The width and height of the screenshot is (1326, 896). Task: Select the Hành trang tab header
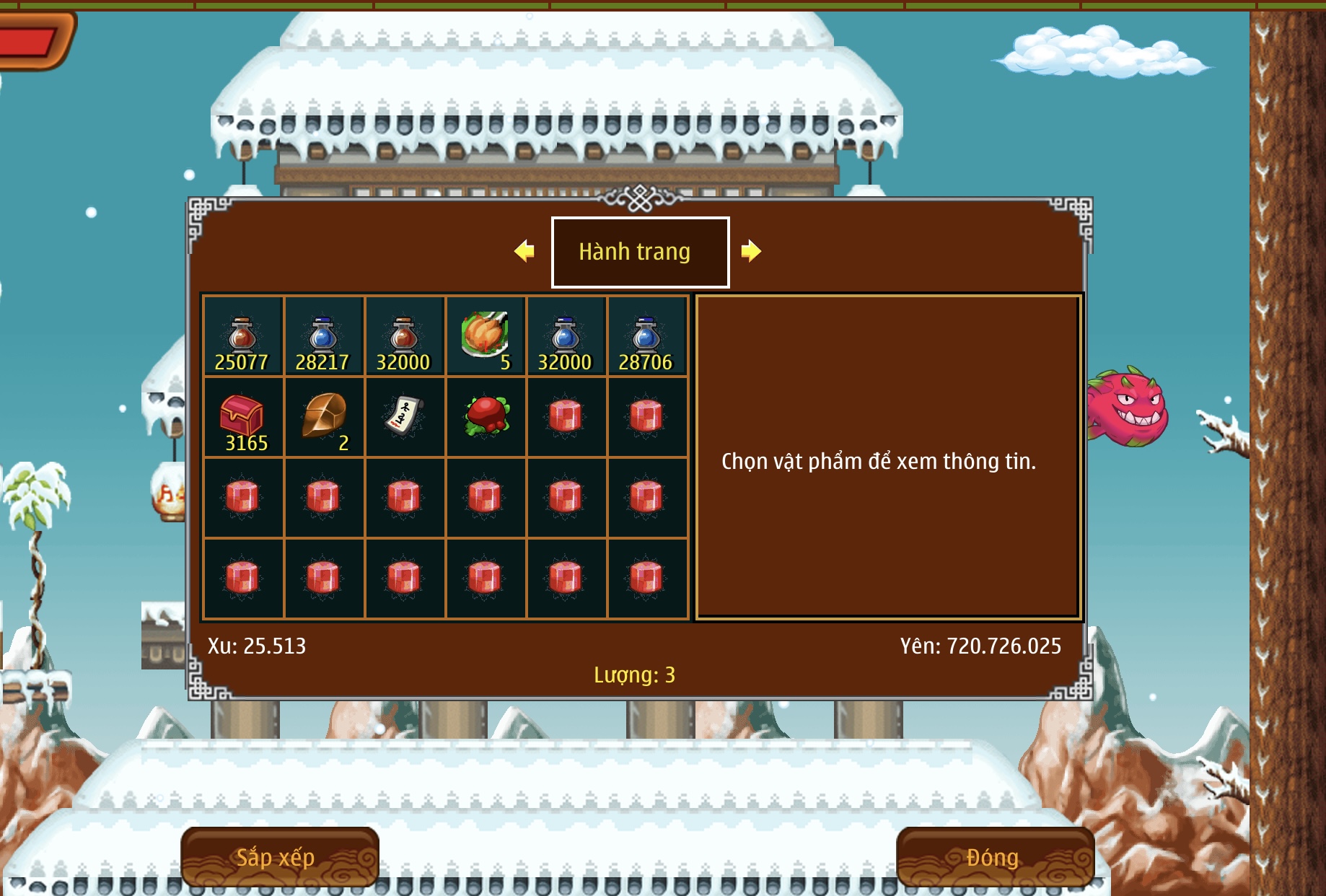640,252
